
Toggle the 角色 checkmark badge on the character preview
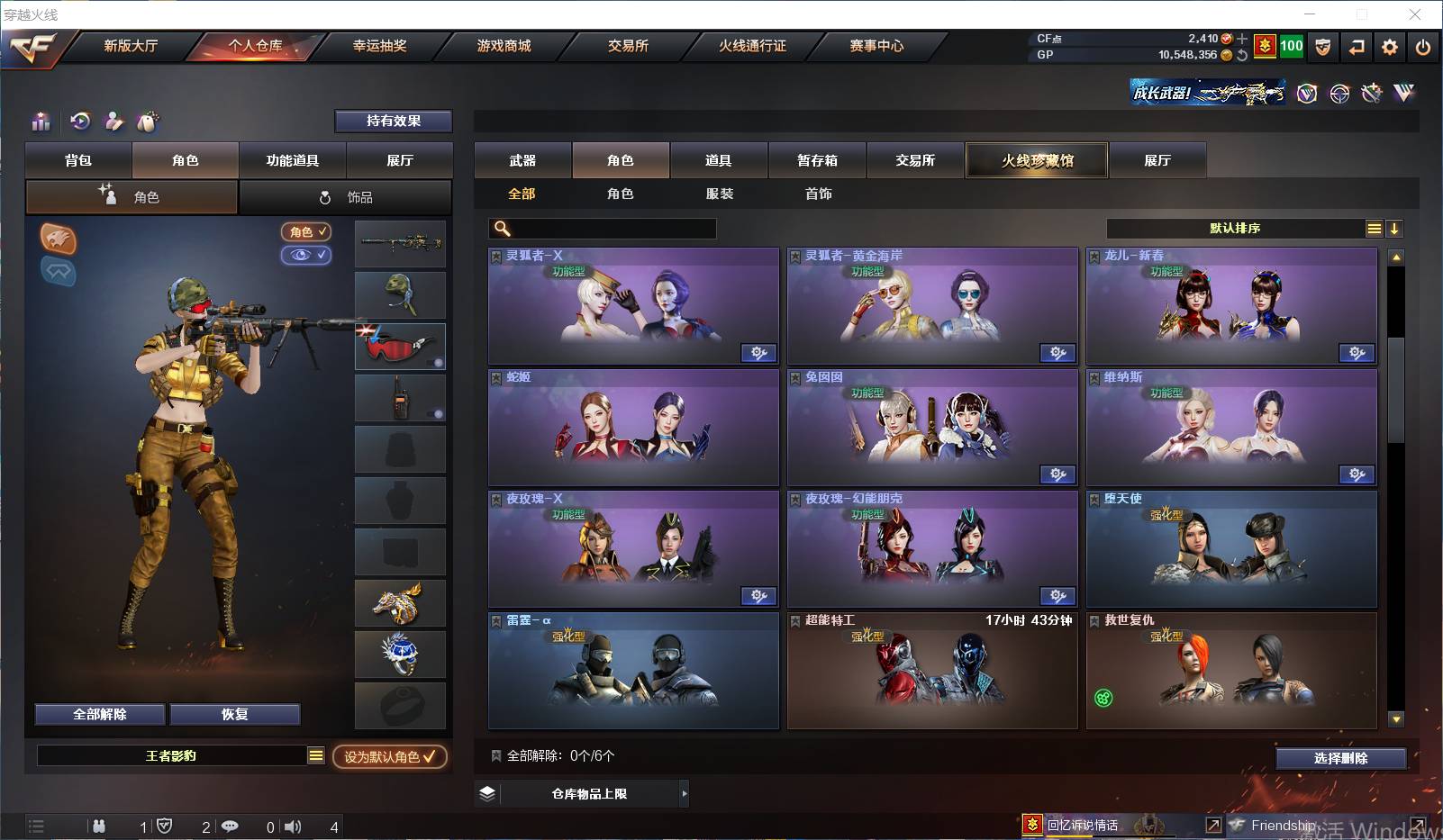(306, 231)
